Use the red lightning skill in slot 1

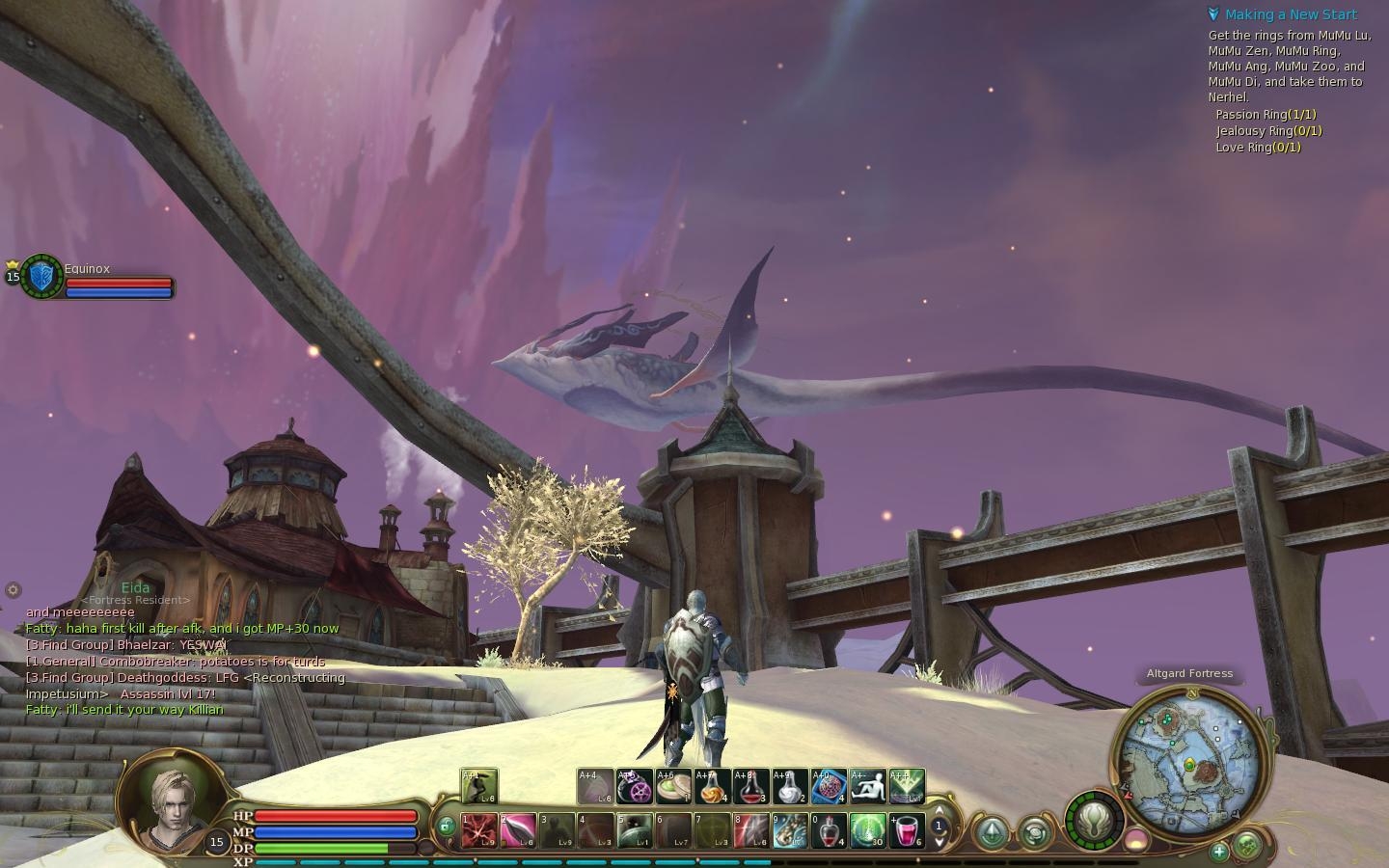point(479,830)
